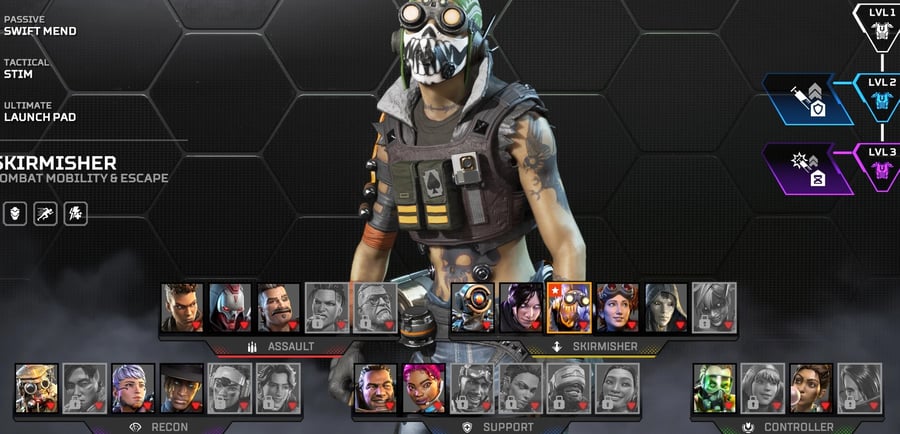Select Rampart blowing bubble gum
900x434 pixels.
810,387
